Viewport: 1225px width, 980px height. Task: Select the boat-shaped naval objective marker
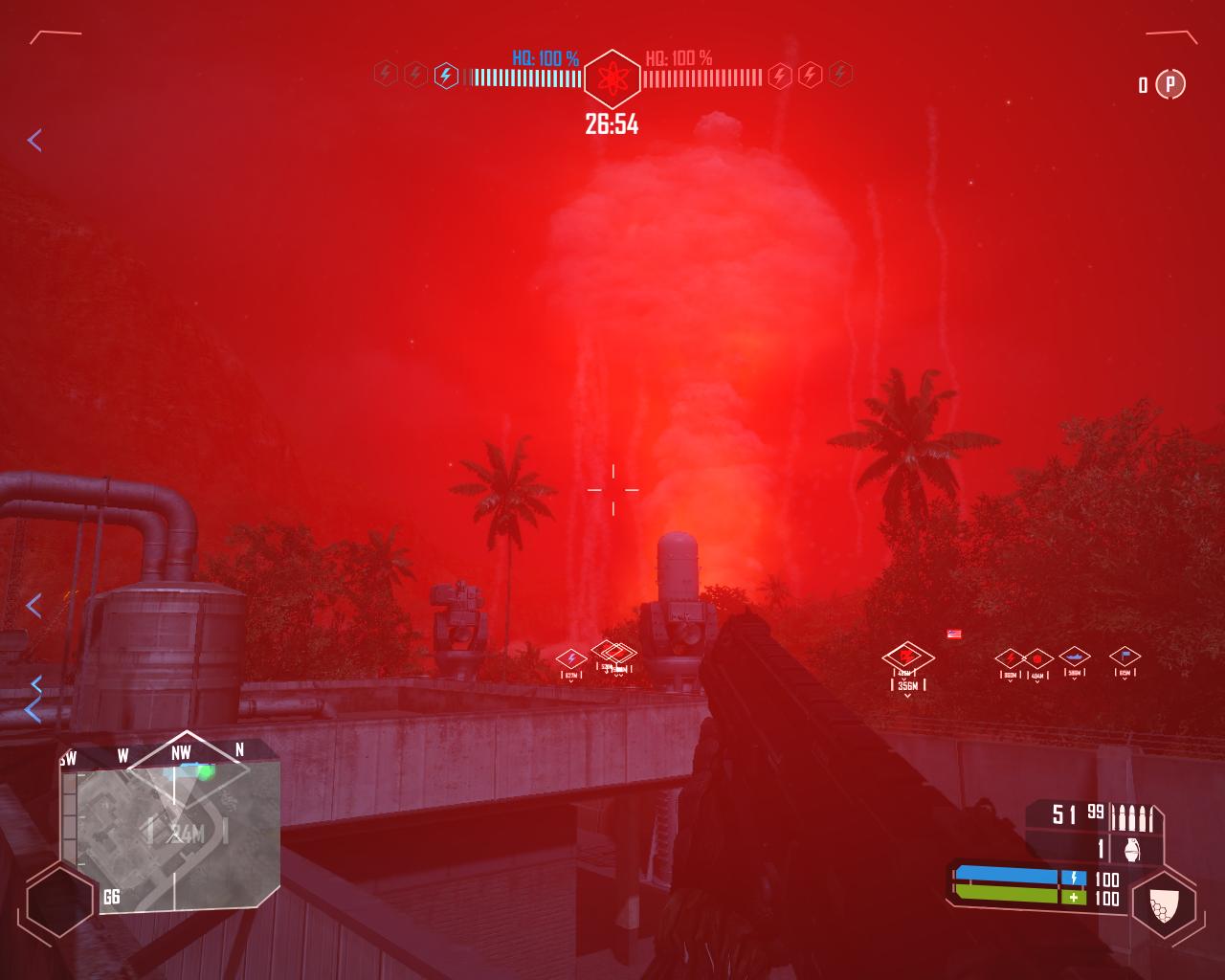click(1075, 657)
